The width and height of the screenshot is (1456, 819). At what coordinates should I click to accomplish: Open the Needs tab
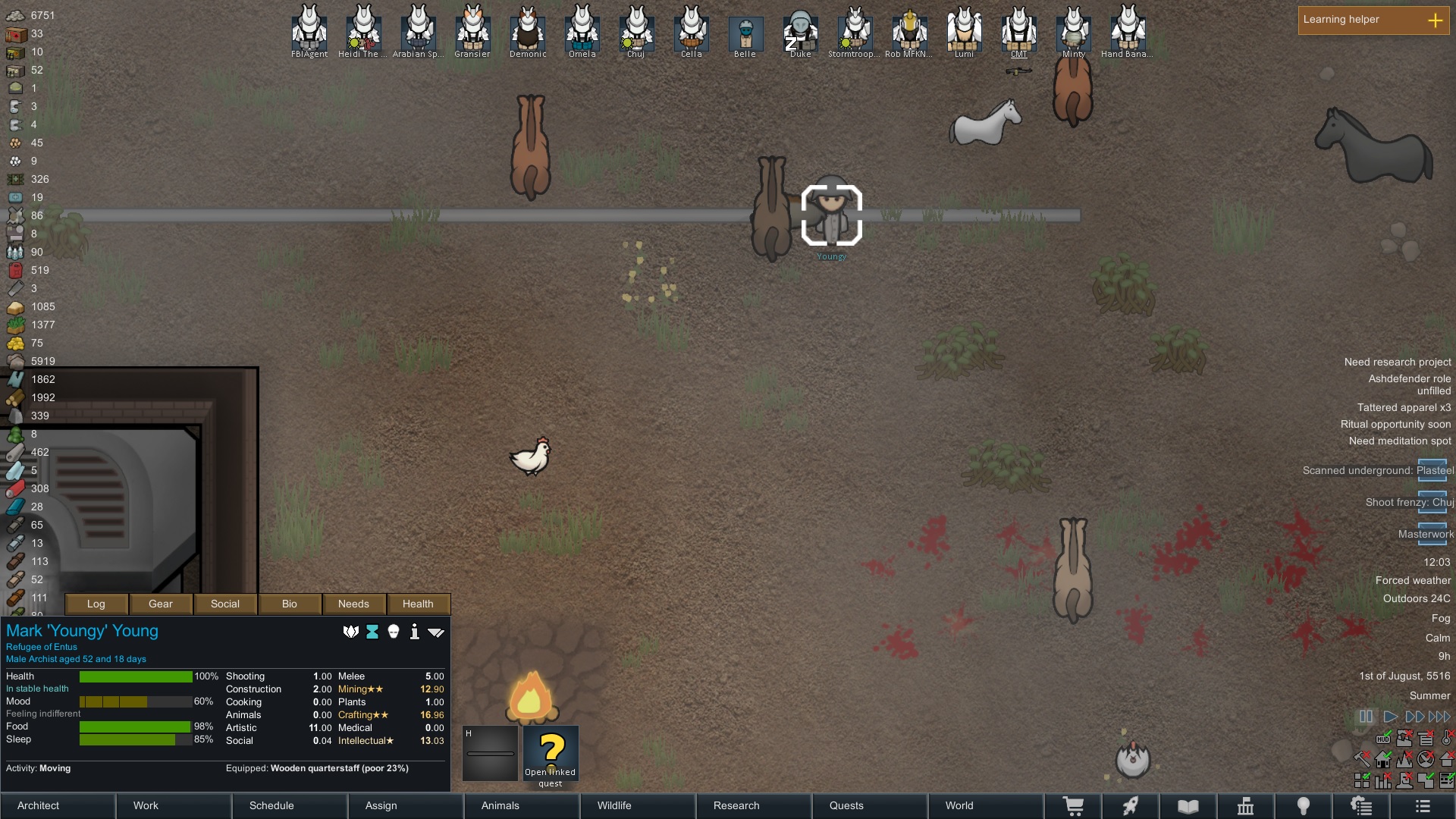coord(353,604)
